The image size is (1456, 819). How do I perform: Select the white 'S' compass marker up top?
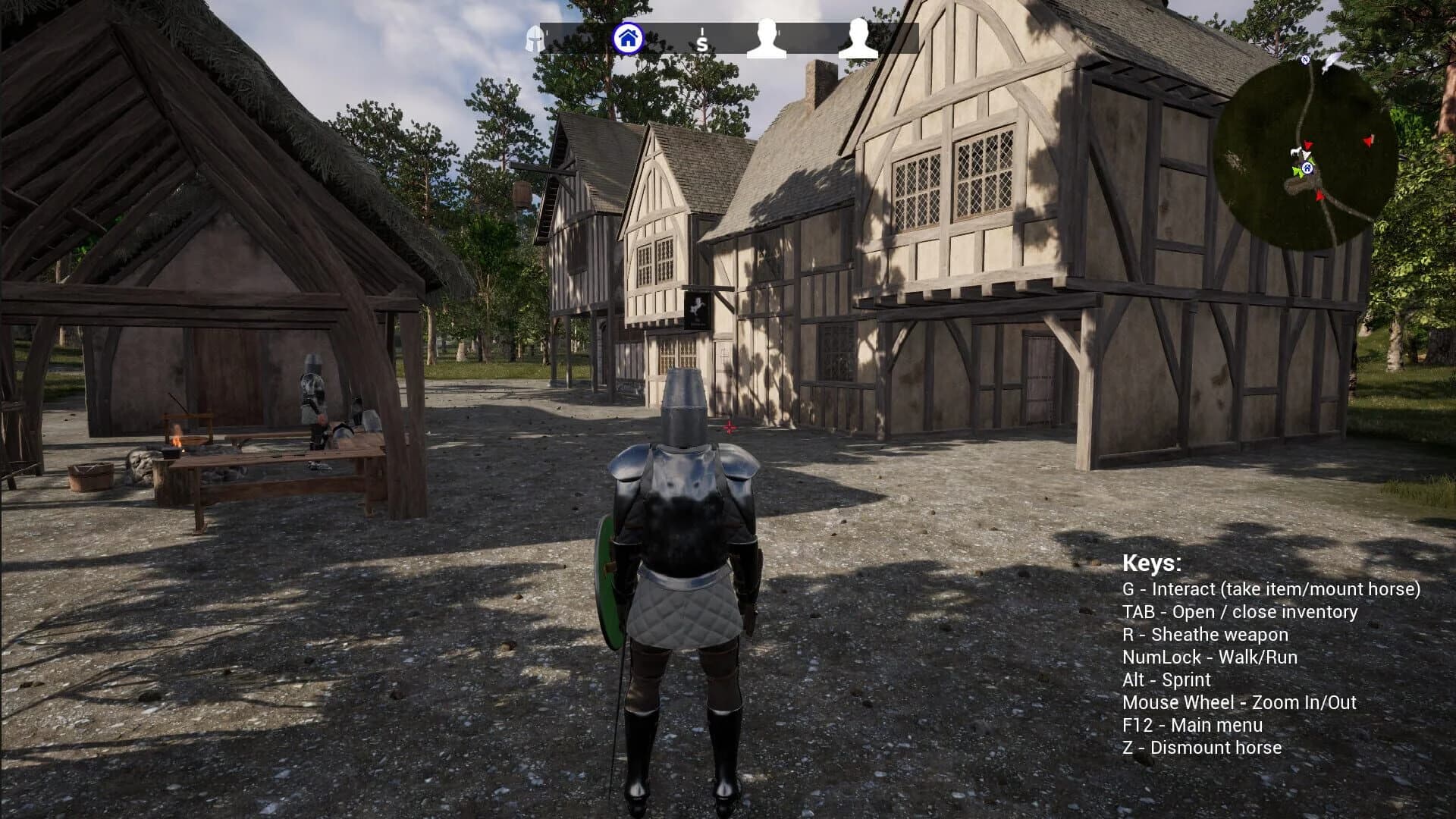[702, 40]
